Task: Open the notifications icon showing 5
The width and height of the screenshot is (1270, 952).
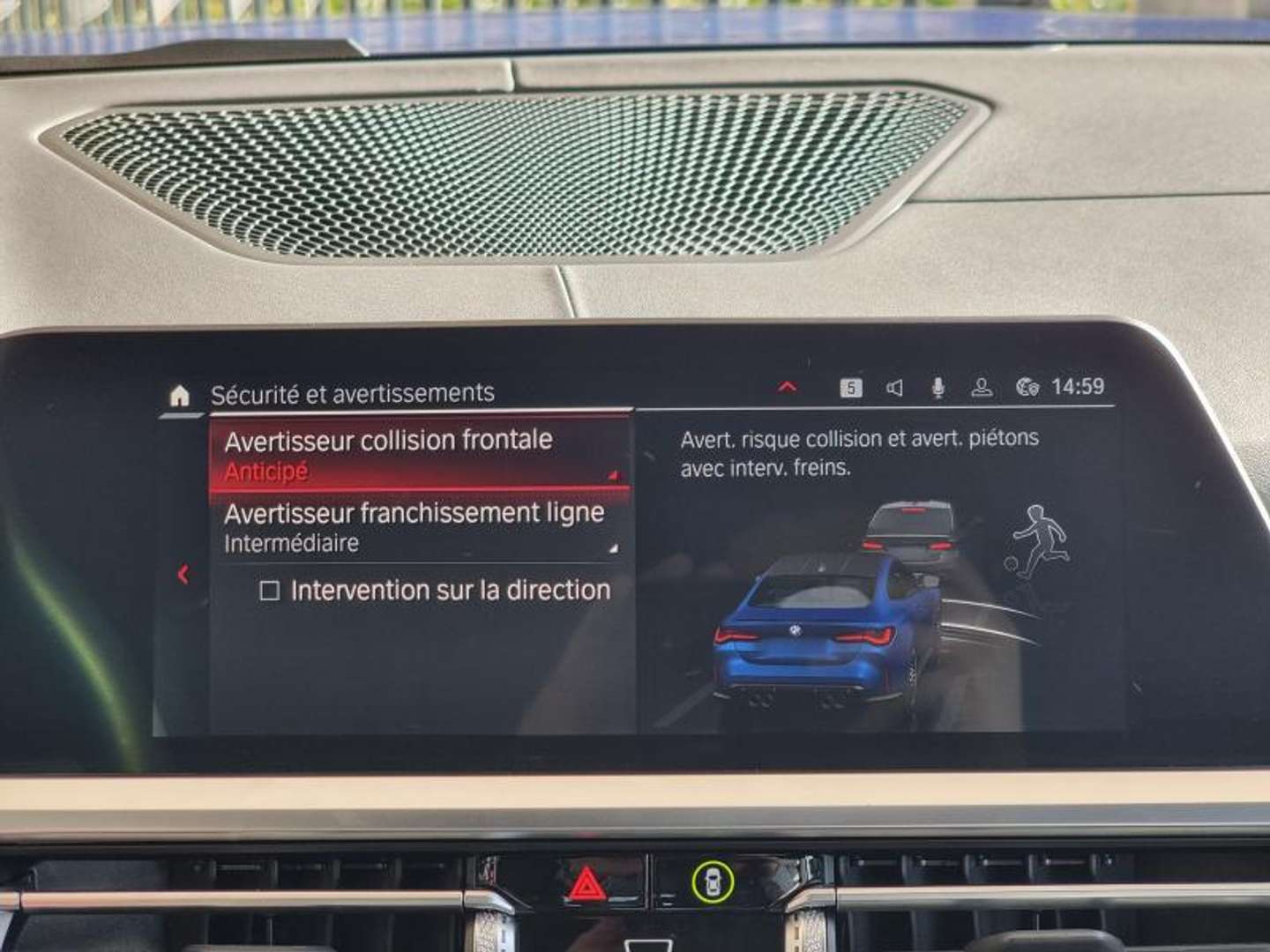Action: [850, 388]
